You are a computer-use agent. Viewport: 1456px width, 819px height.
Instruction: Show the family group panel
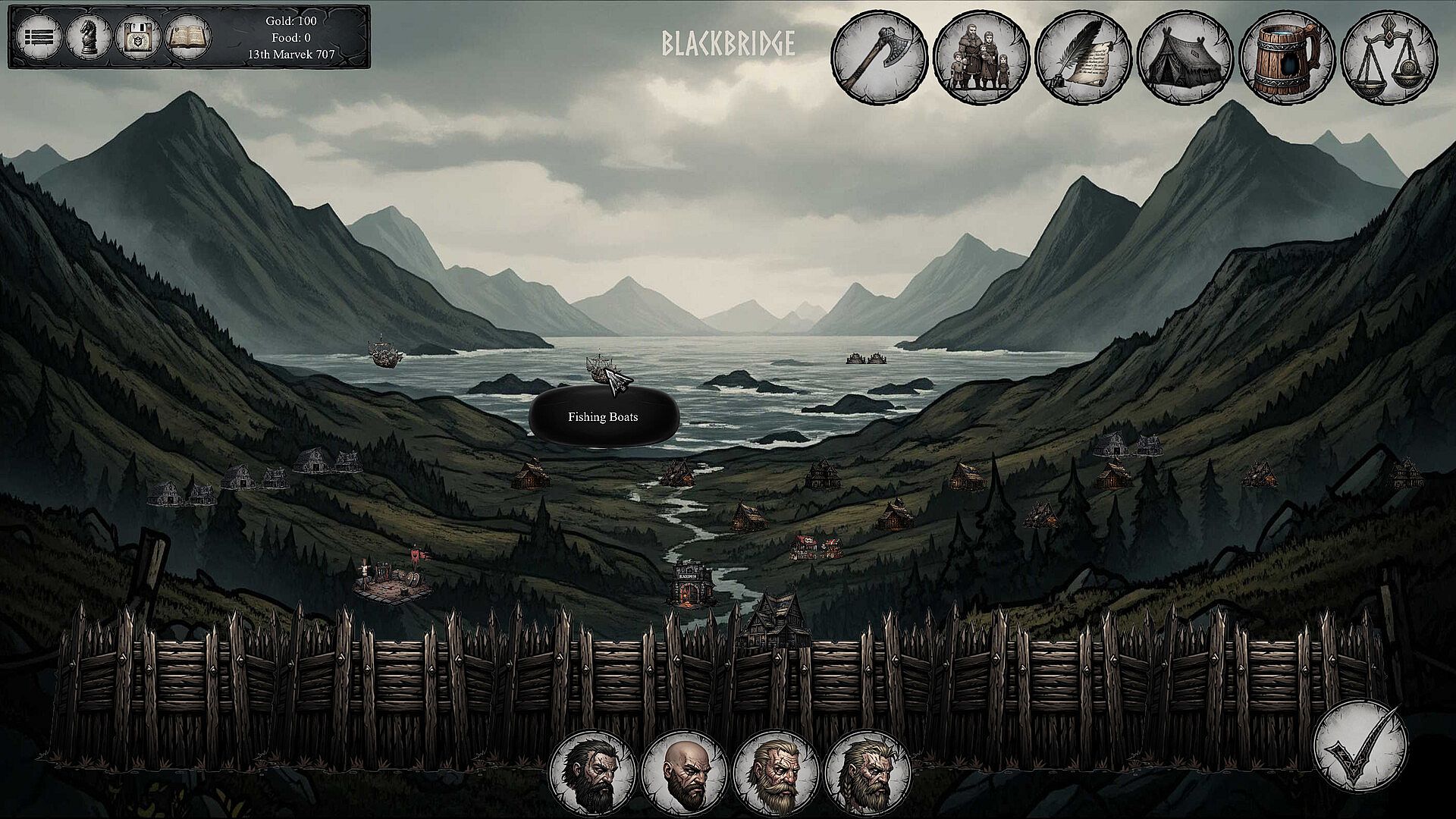click(981, 56)
